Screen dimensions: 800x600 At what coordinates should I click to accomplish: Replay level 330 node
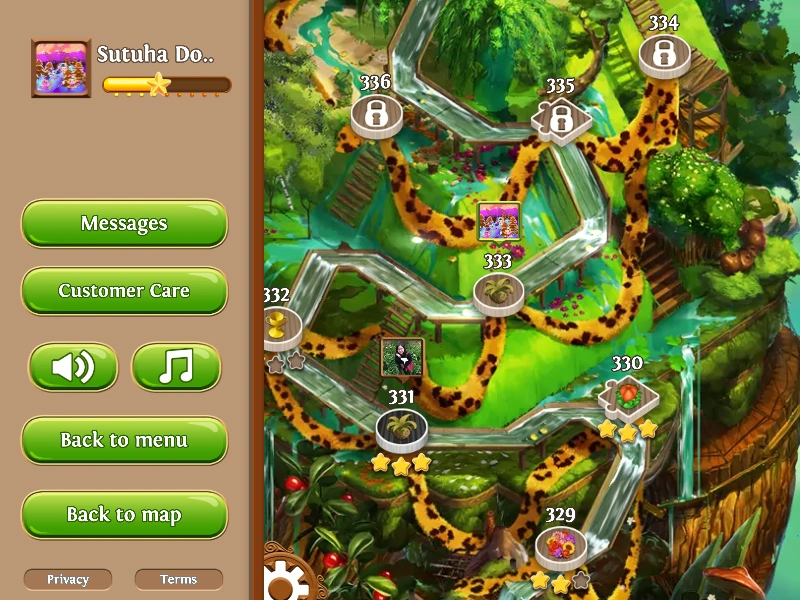click(628, 395)
